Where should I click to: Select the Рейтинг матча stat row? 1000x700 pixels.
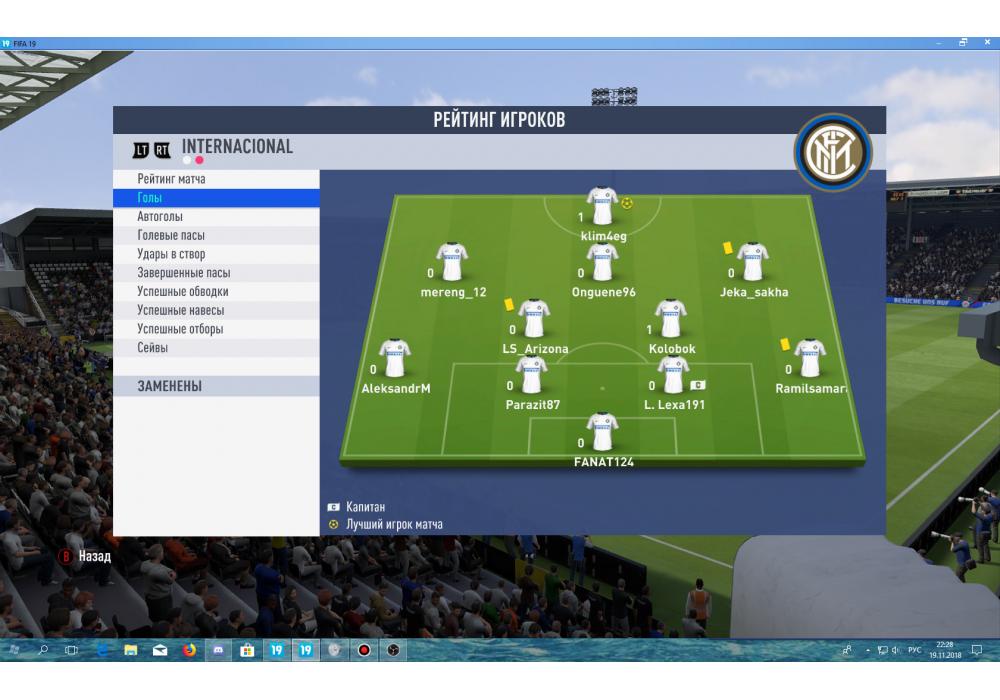pos(171,179)
